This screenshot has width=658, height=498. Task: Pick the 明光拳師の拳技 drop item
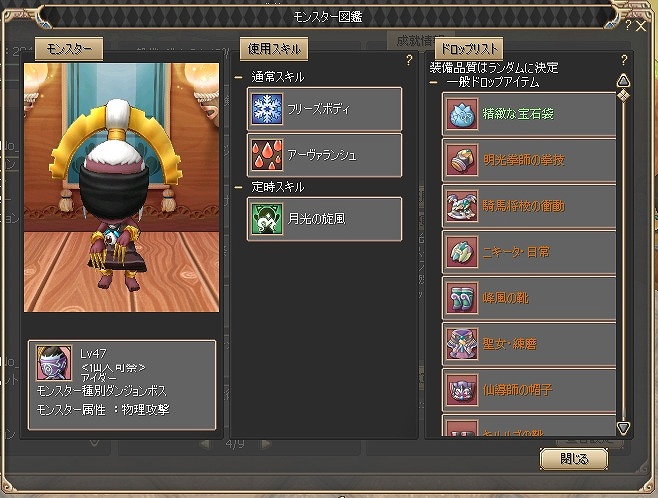529,160
